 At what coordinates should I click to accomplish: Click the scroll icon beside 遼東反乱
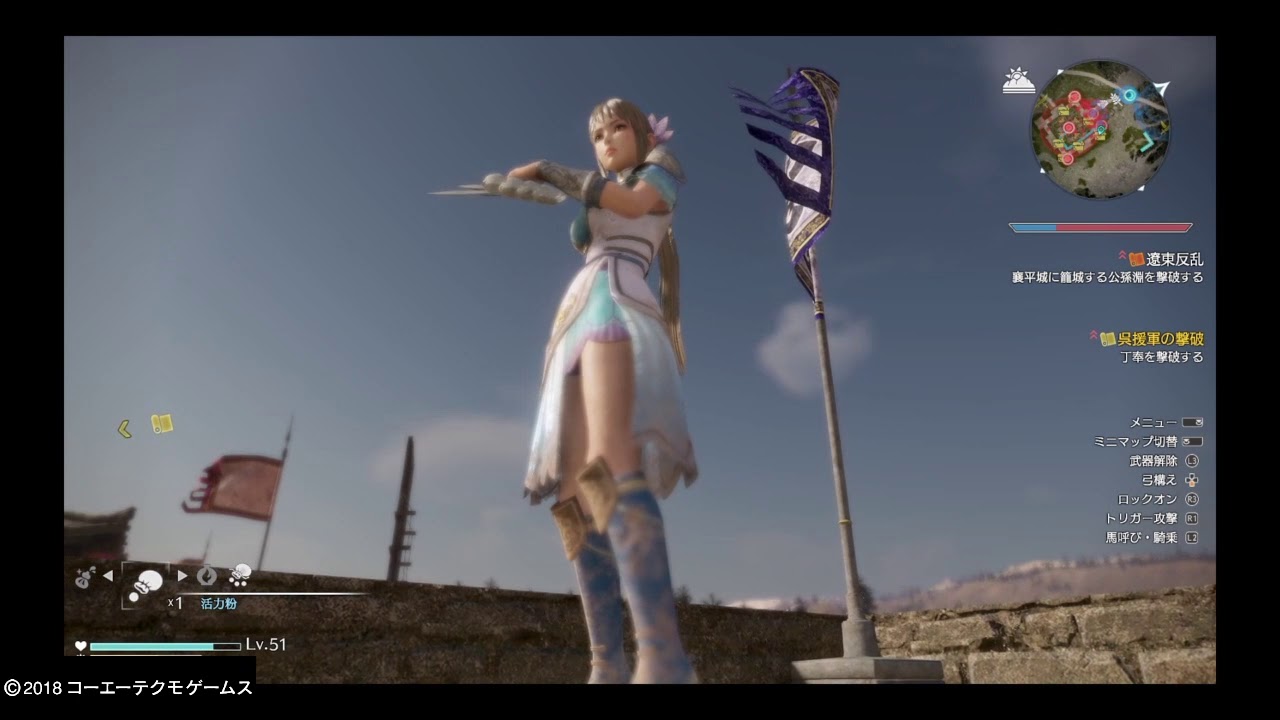(x=1135, y=258)
